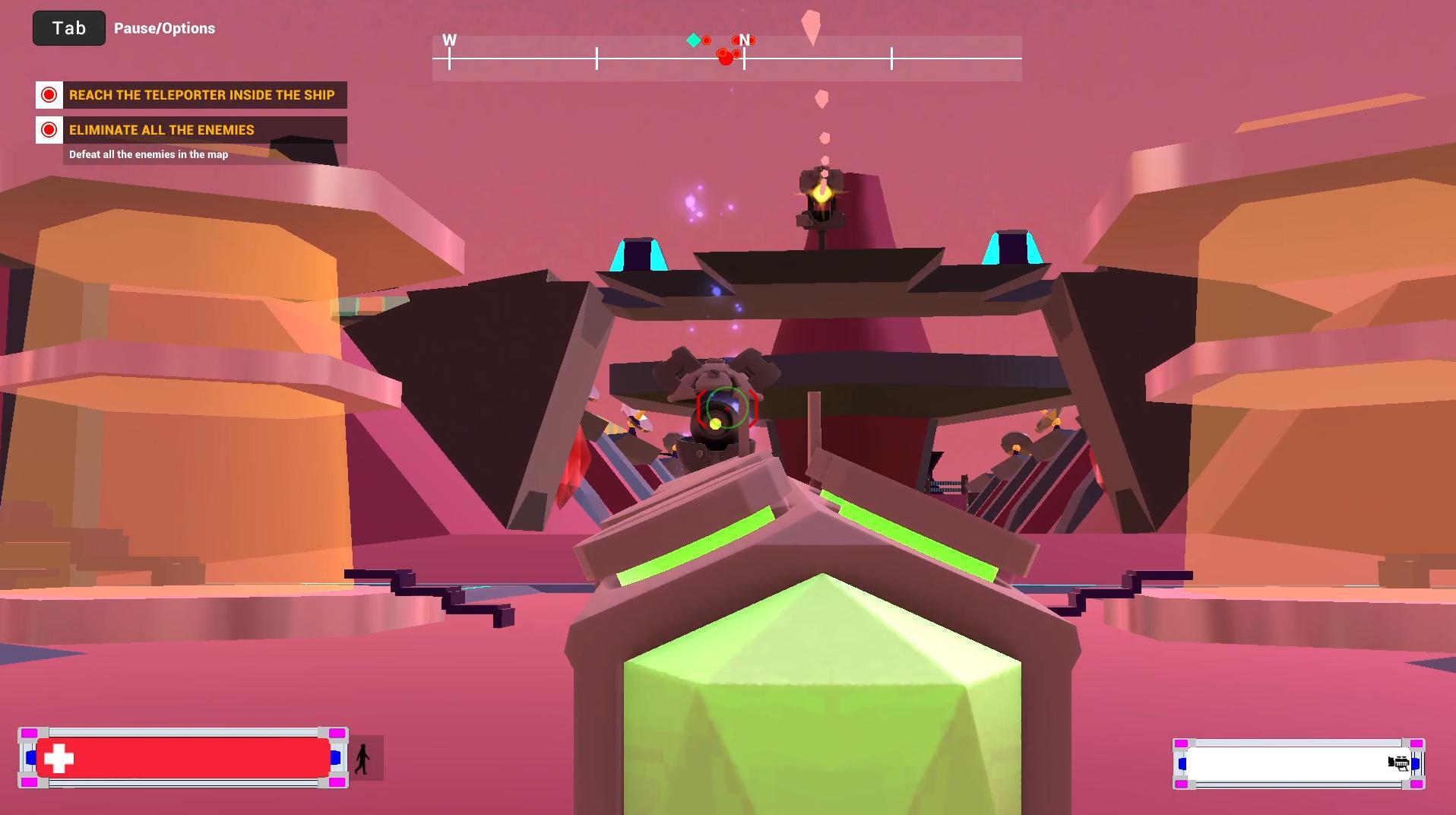Screen dimensions: 1456x815
Task: Click the gun icon on the ammo bar
Action: [x=1398, y=763]
